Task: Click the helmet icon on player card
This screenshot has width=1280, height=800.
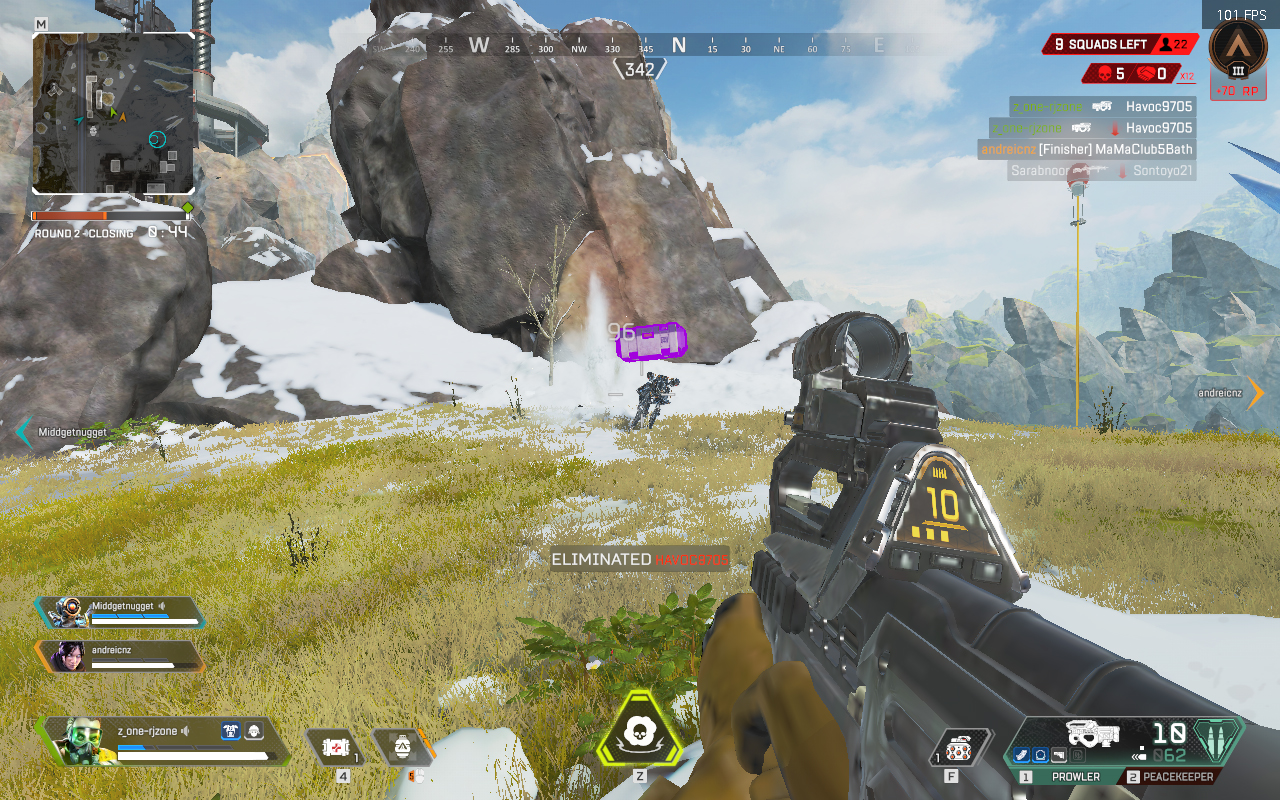Action: click(x=254, y=731)
